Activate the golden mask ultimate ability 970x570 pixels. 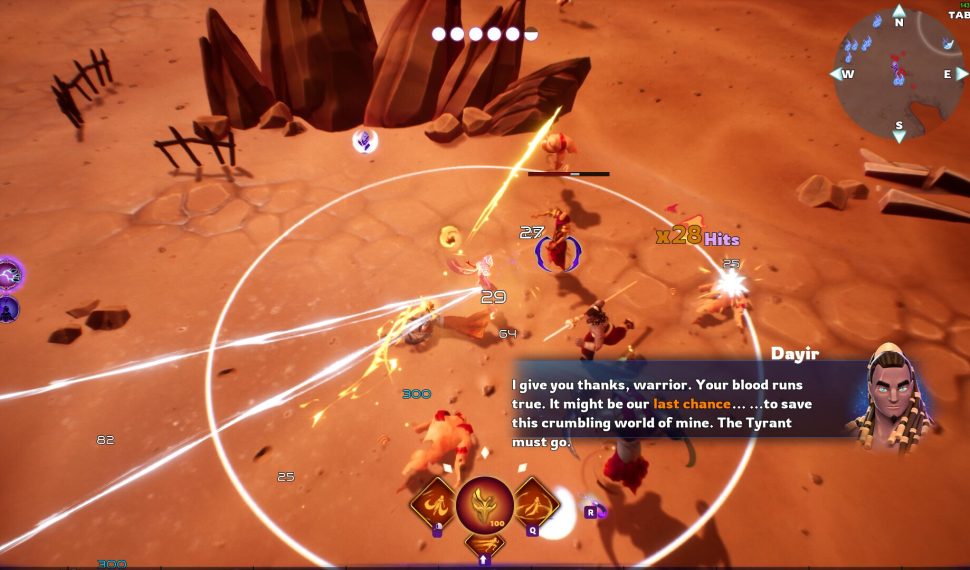point(485,505)
